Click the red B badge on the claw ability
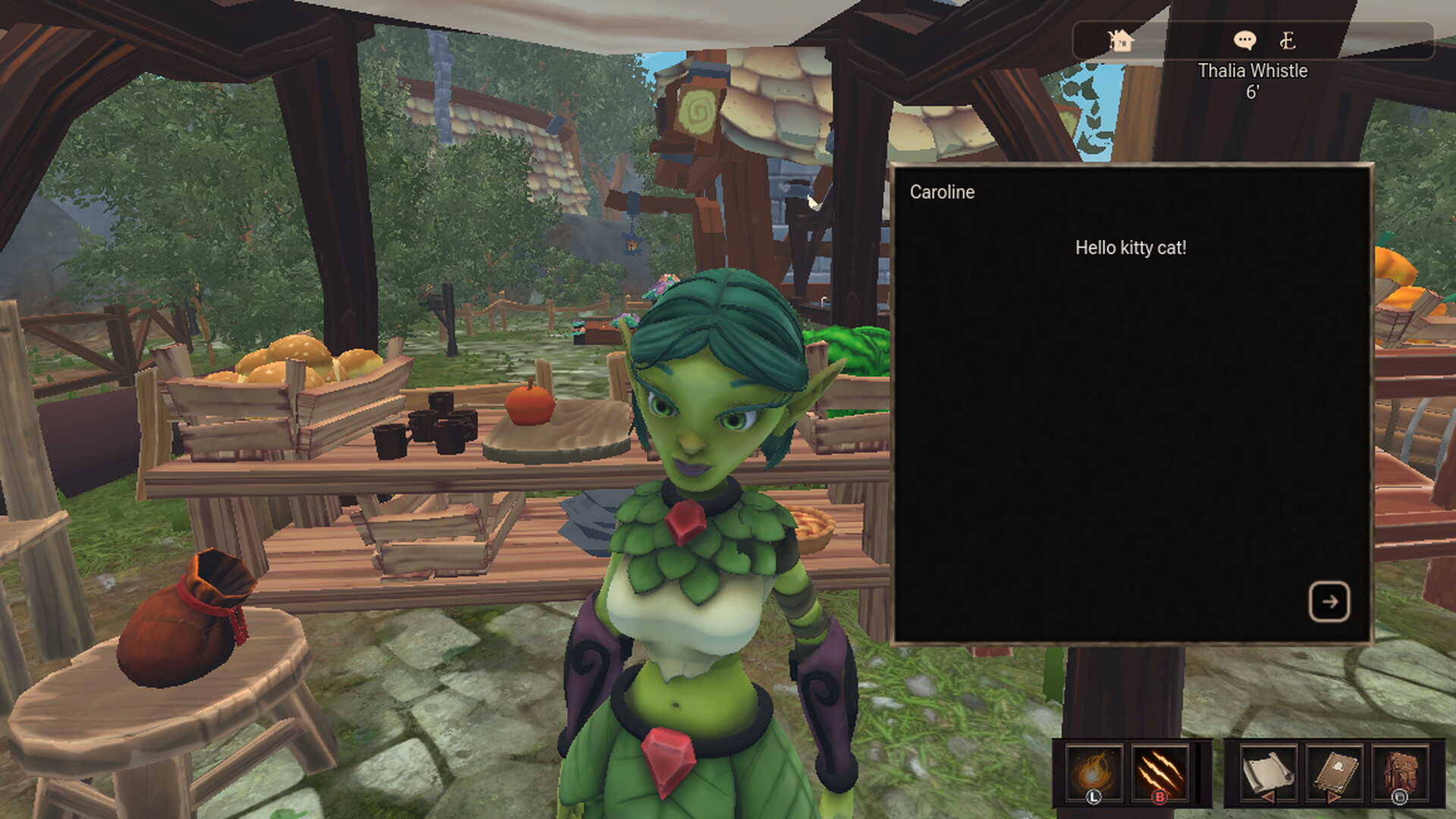Viewport: 1456px width, 819px height. click(x=1159, y=797)
